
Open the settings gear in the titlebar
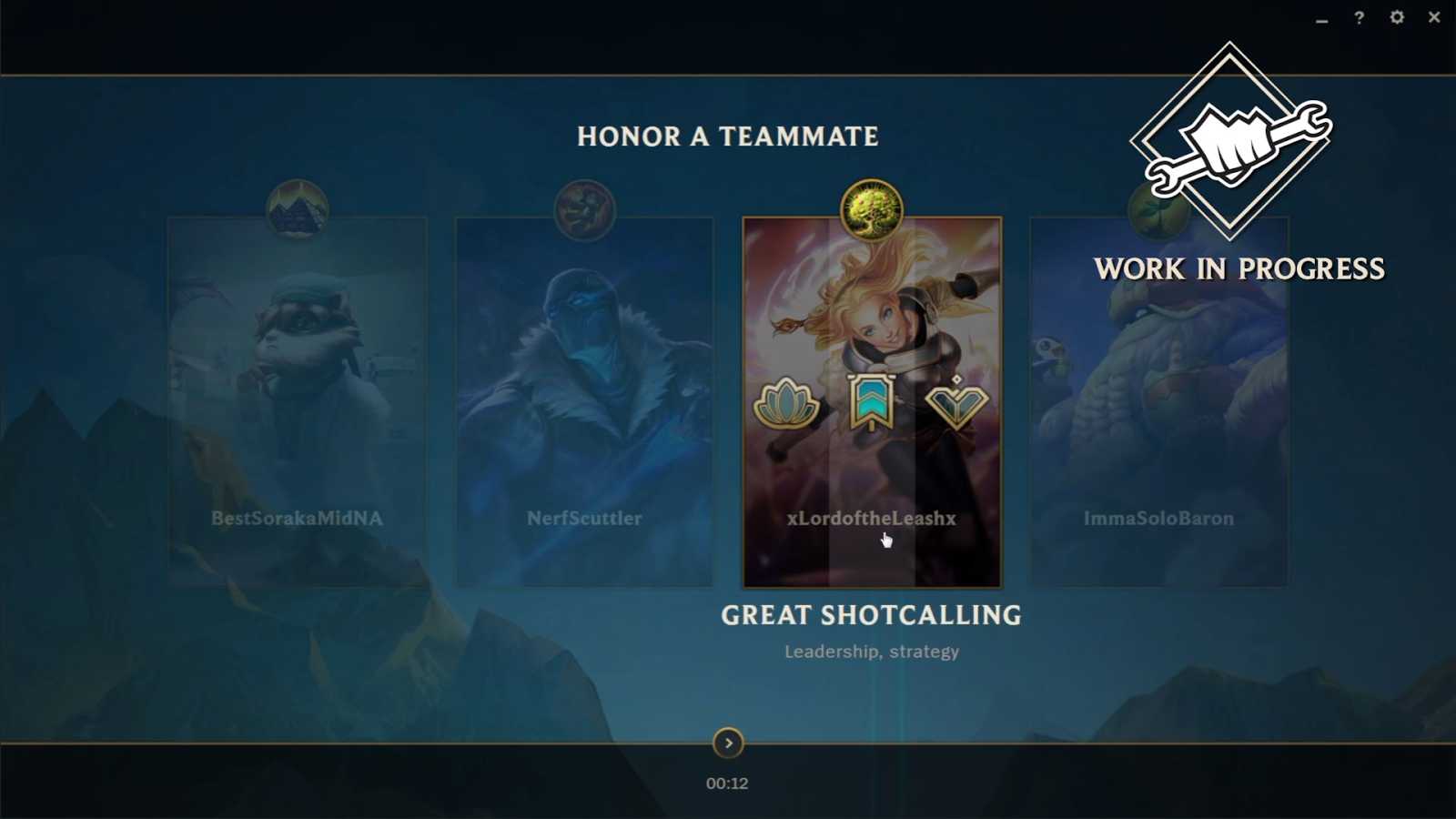(1397, 16)
